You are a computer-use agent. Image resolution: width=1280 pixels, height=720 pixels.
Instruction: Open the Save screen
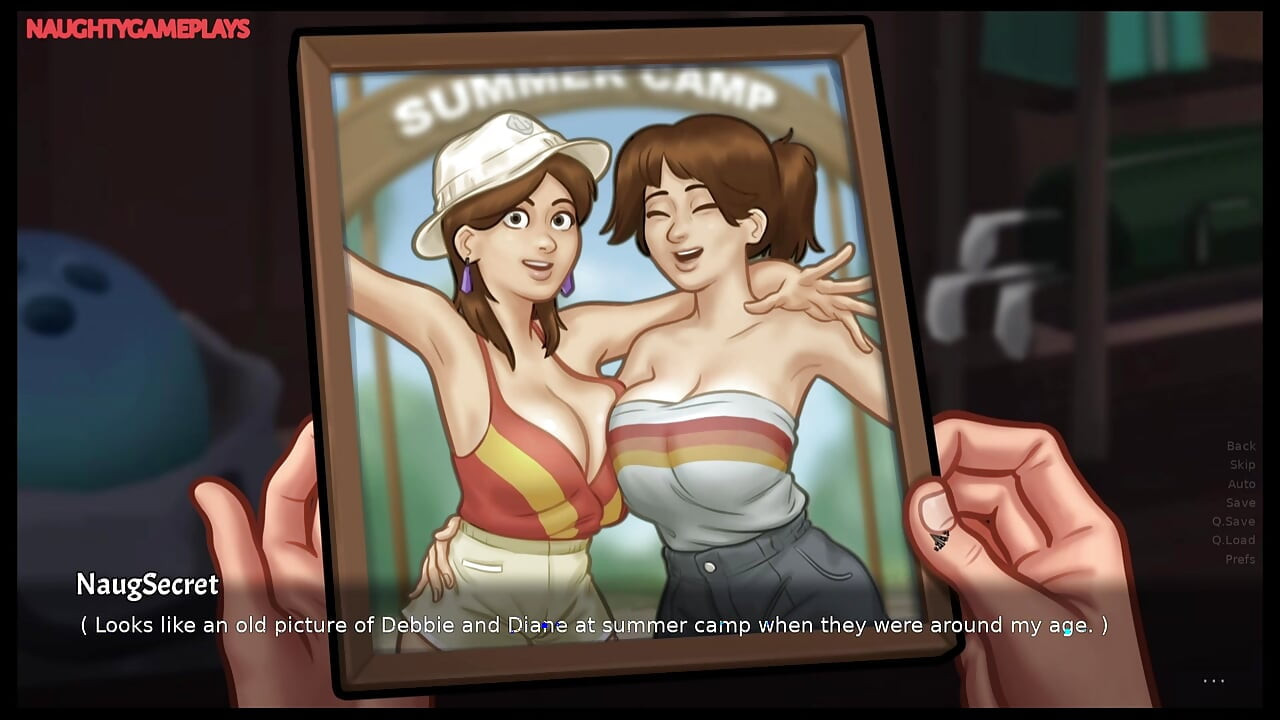tap(1240, 502)
